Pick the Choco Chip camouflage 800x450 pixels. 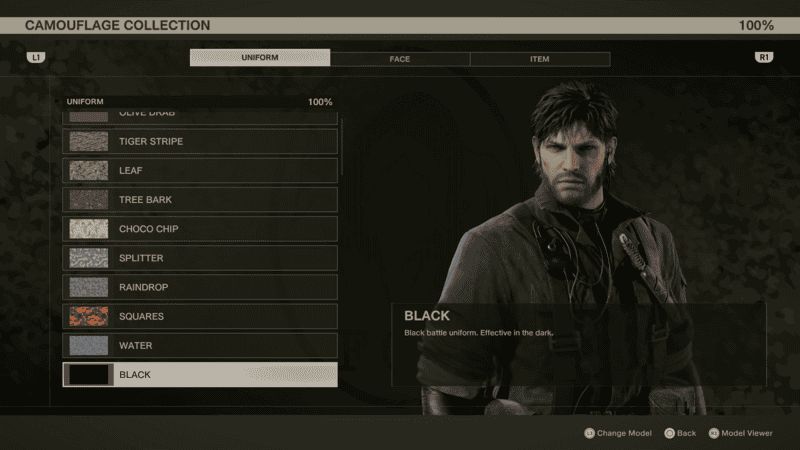pyautogui.click(x=200, y=229)
